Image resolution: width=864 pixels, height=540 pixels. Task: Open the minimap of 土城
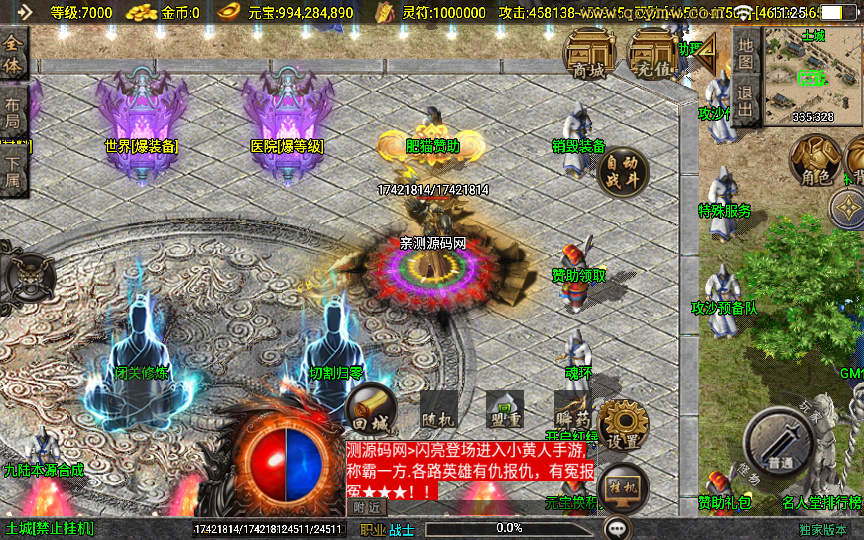(x=812, y=76)
